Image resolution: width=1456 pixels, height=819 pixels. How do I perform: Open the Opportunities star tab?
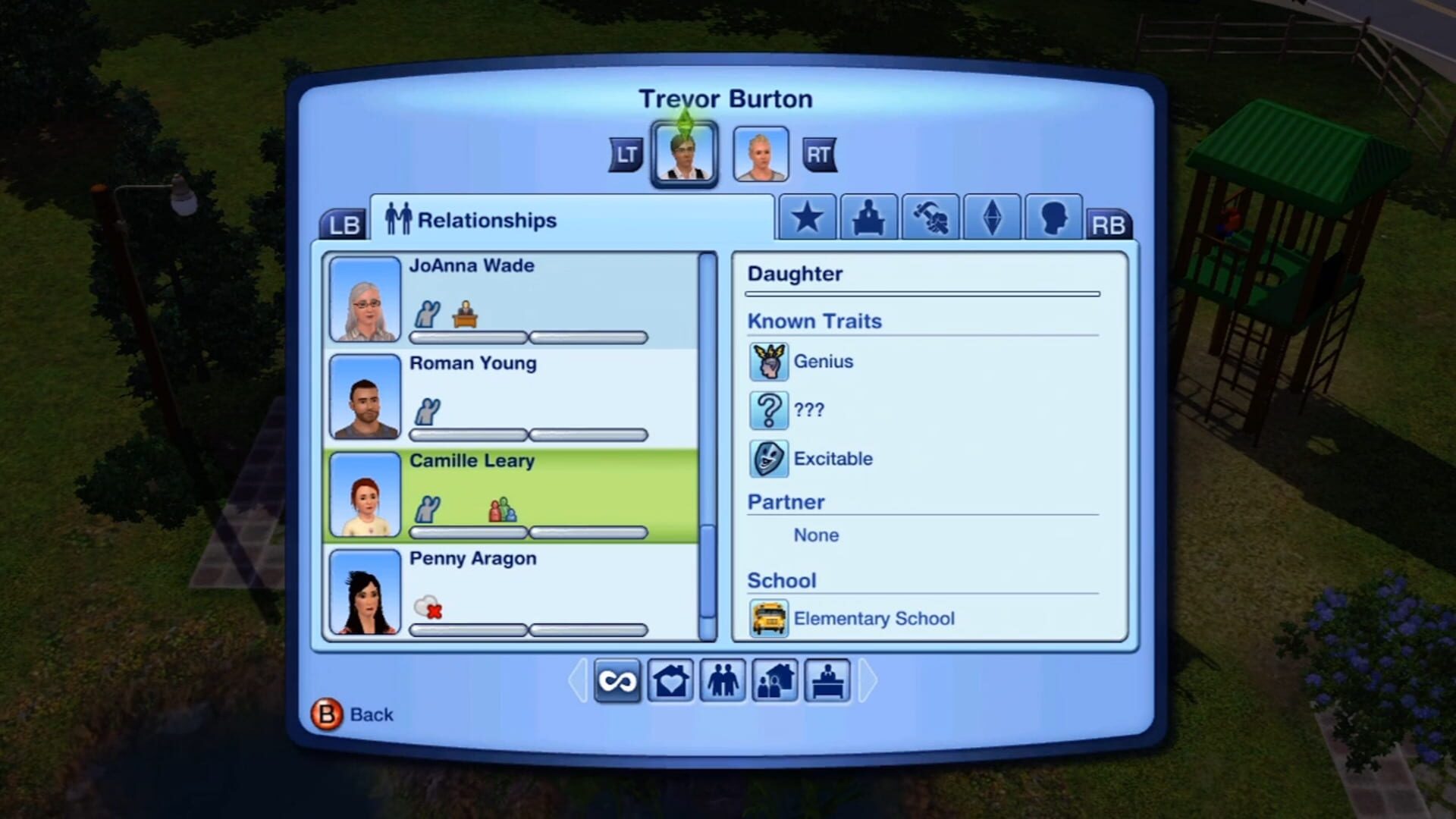pyautogui.click(x=806, y=218)
